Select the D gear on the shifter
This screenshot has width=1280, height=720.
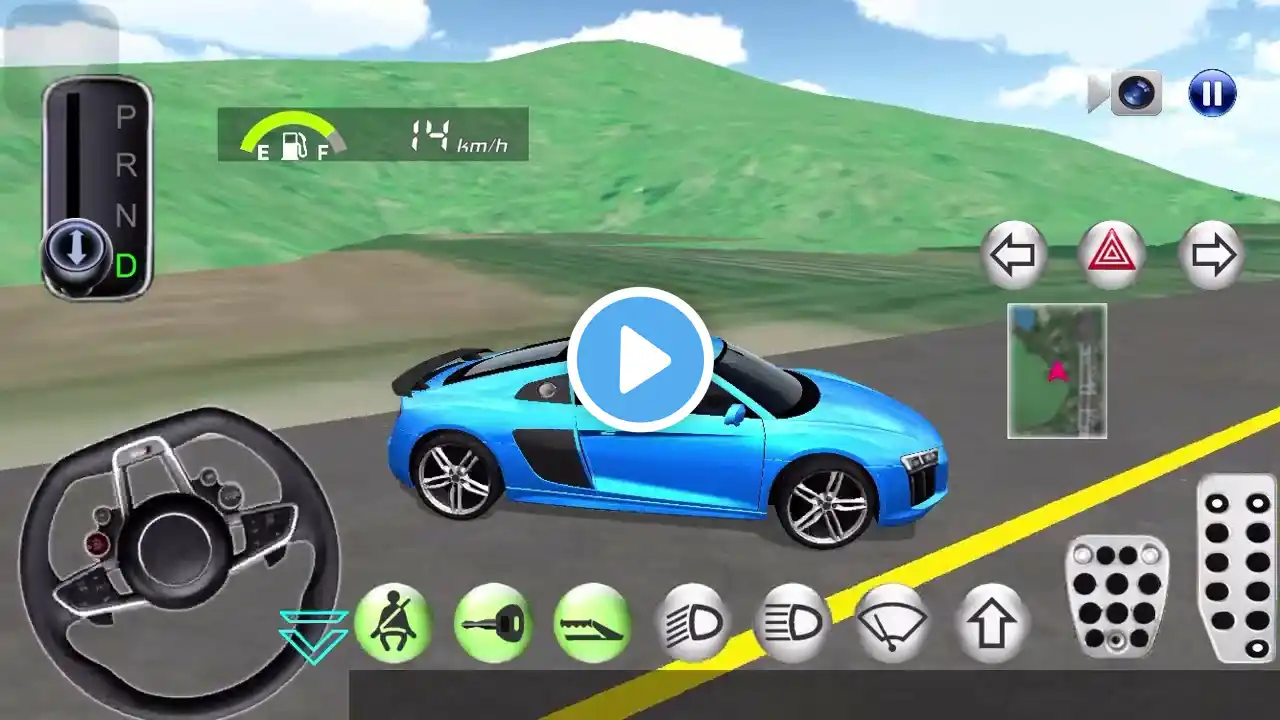[x=126, y=266]
